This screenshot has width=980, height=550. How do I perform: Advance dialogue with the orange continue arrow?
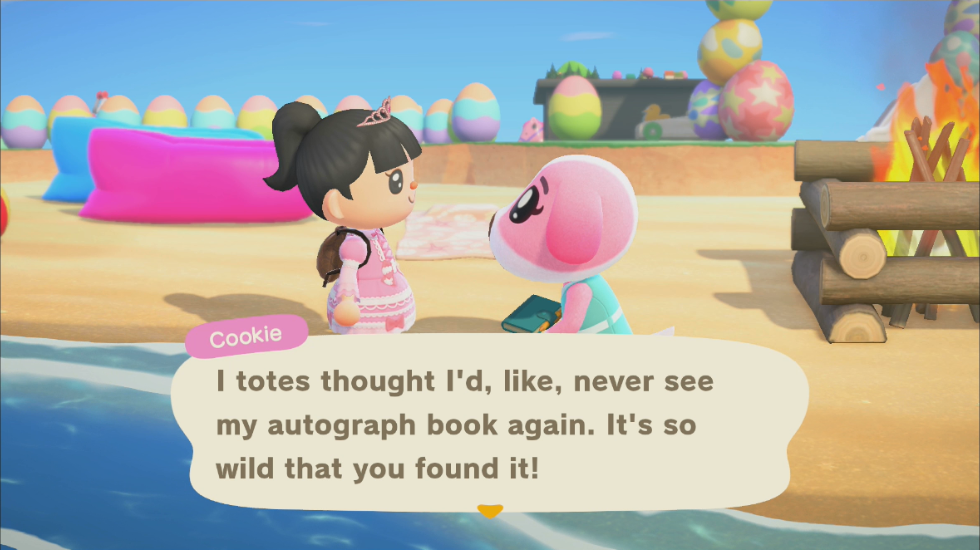pyautogui.click(x=489, y=511)
